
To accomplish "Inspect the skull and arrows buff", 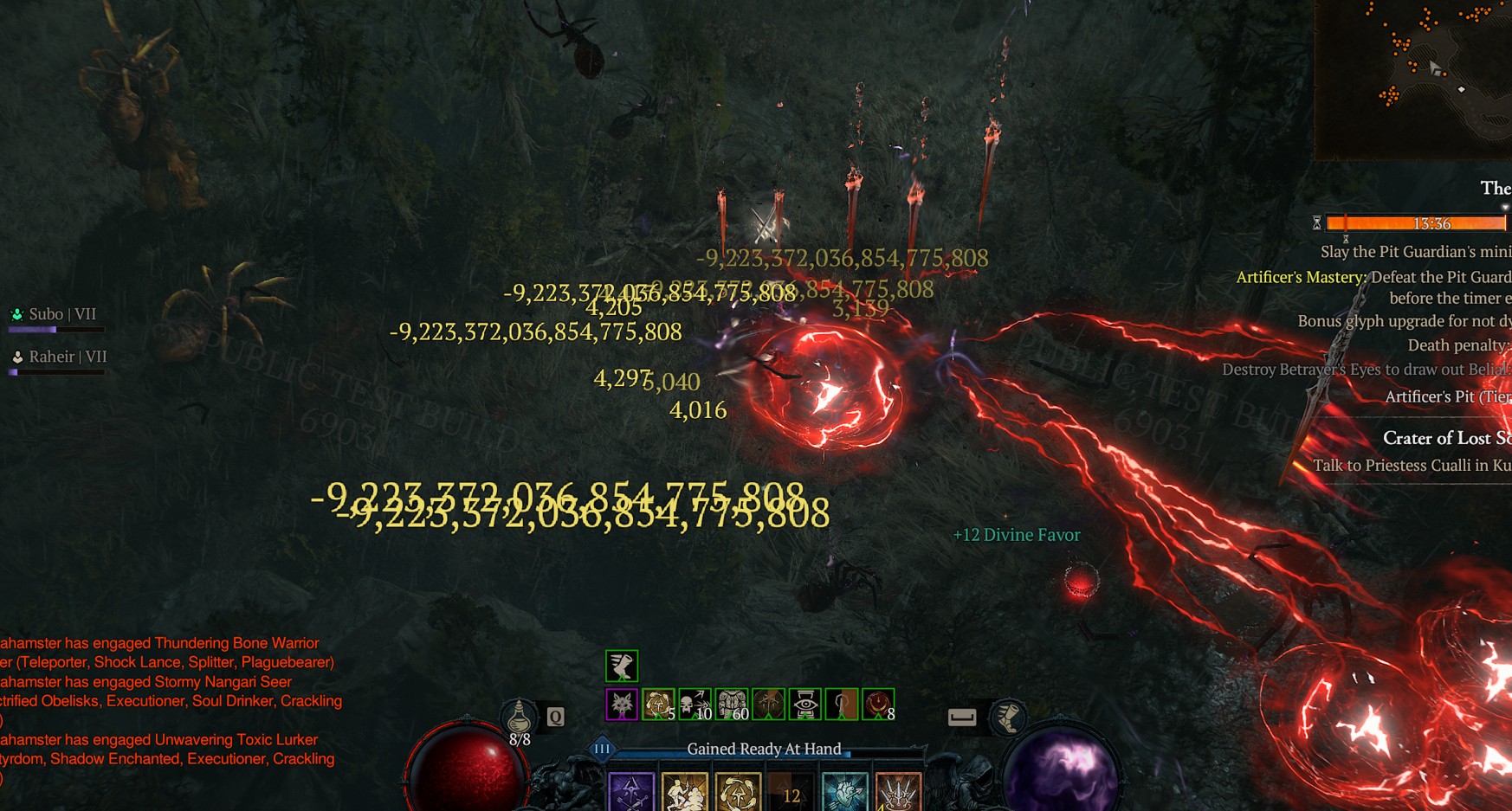I will [x=695, y=705].
